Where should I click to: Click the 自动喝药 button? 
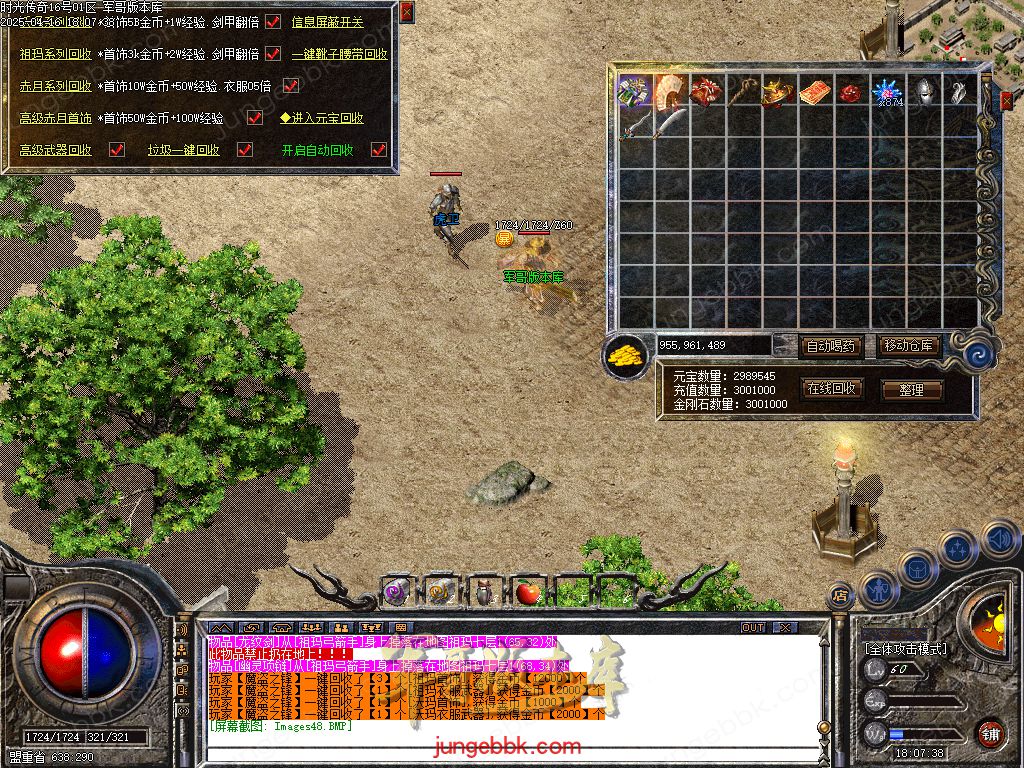point(830,346)
